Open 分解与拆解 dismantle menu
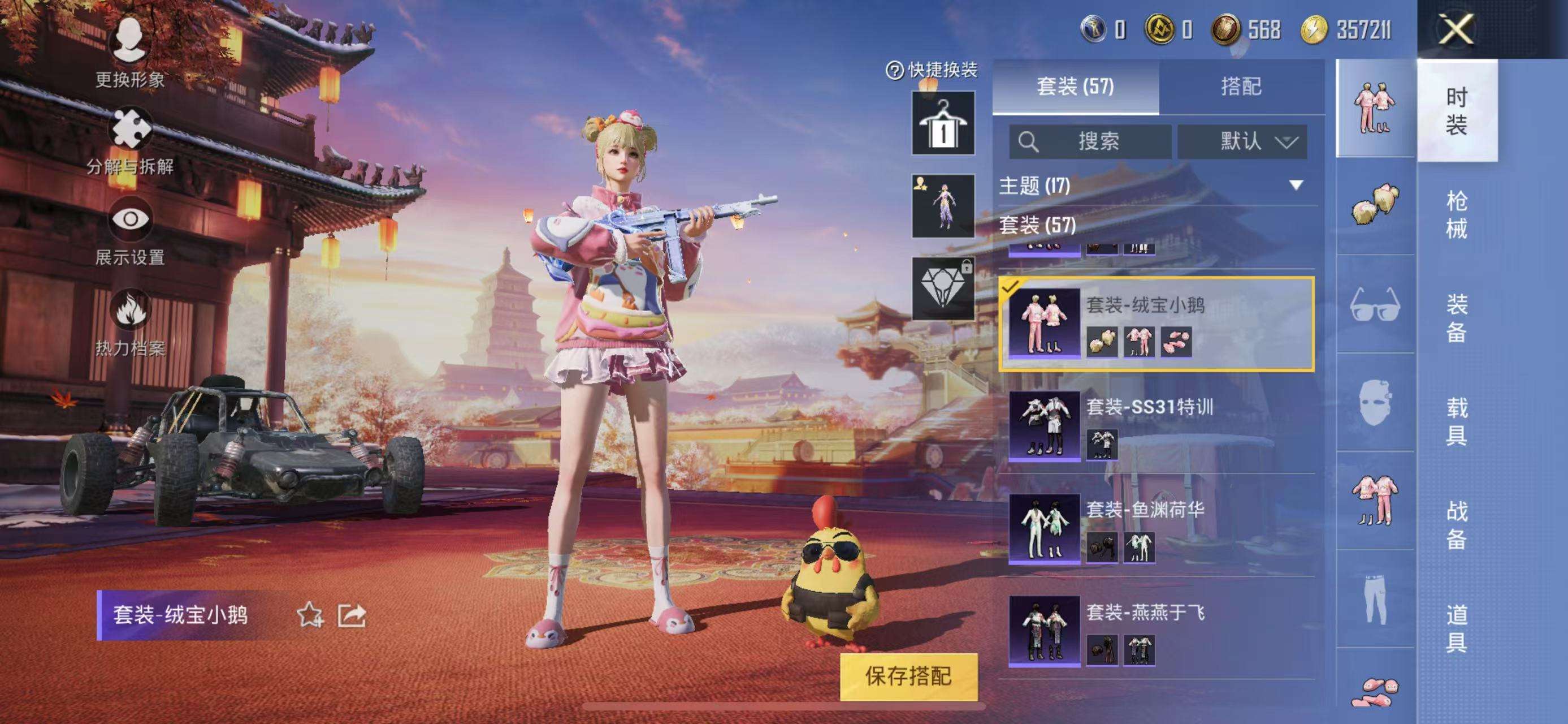 click(129, 141)
